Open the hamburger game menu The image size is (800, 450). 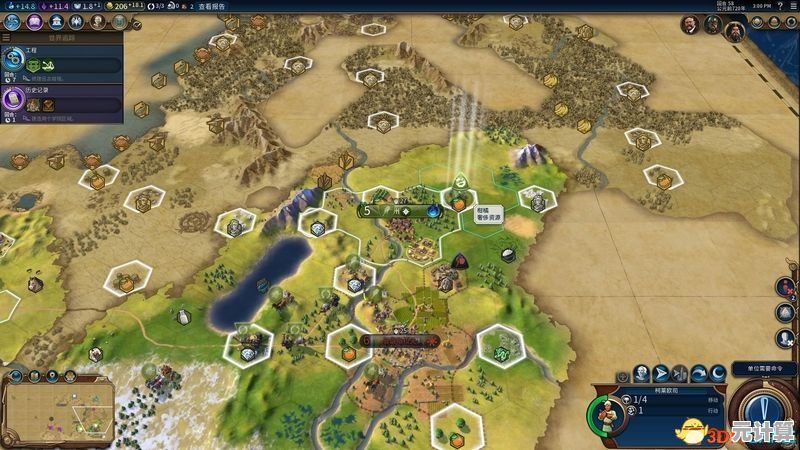792,6
